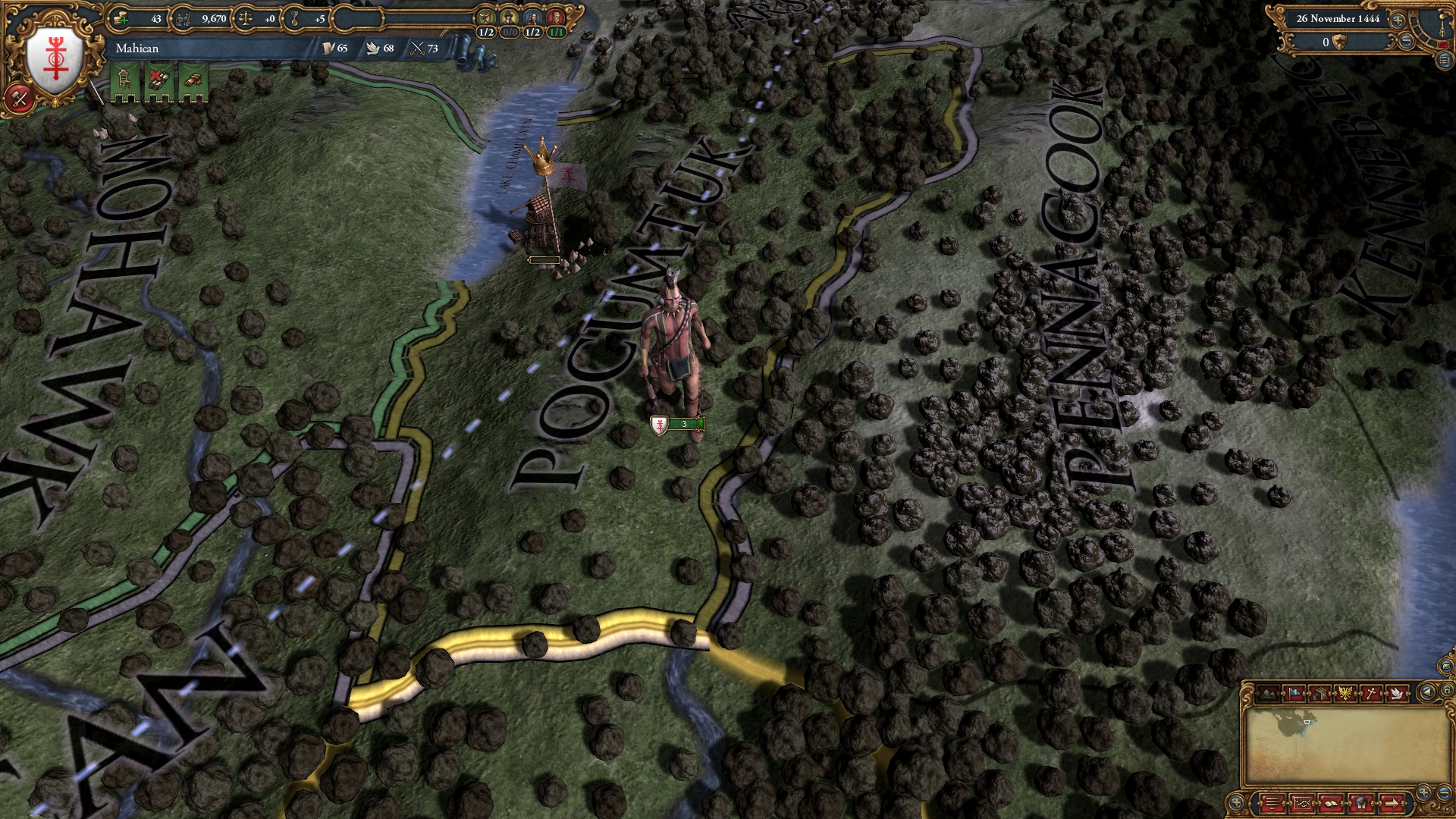Open the religious mapmode cross icon
Screen dimensions: 1456x819
point(1370,692)
